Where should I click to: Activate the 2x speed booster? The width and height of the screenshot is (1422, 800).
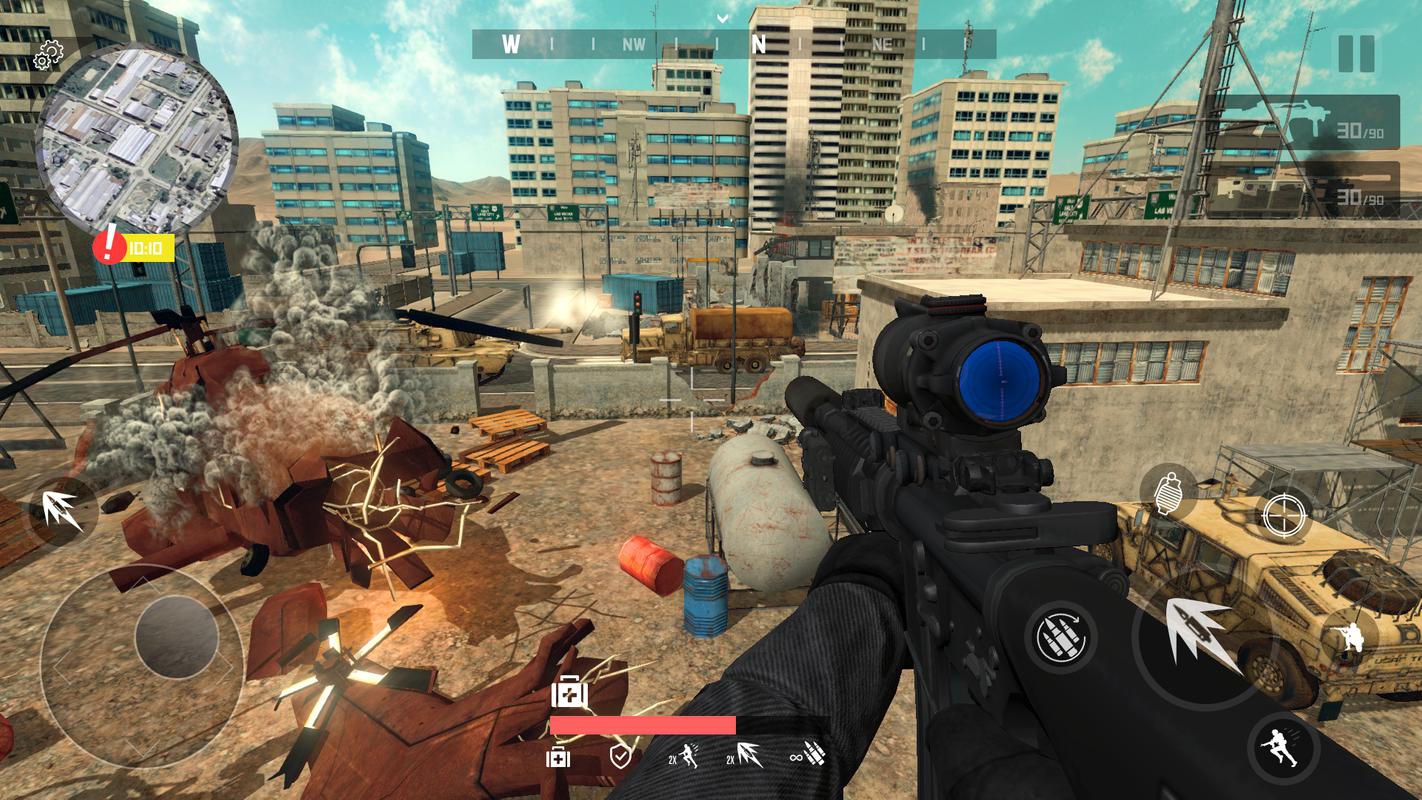pos(684,756)
